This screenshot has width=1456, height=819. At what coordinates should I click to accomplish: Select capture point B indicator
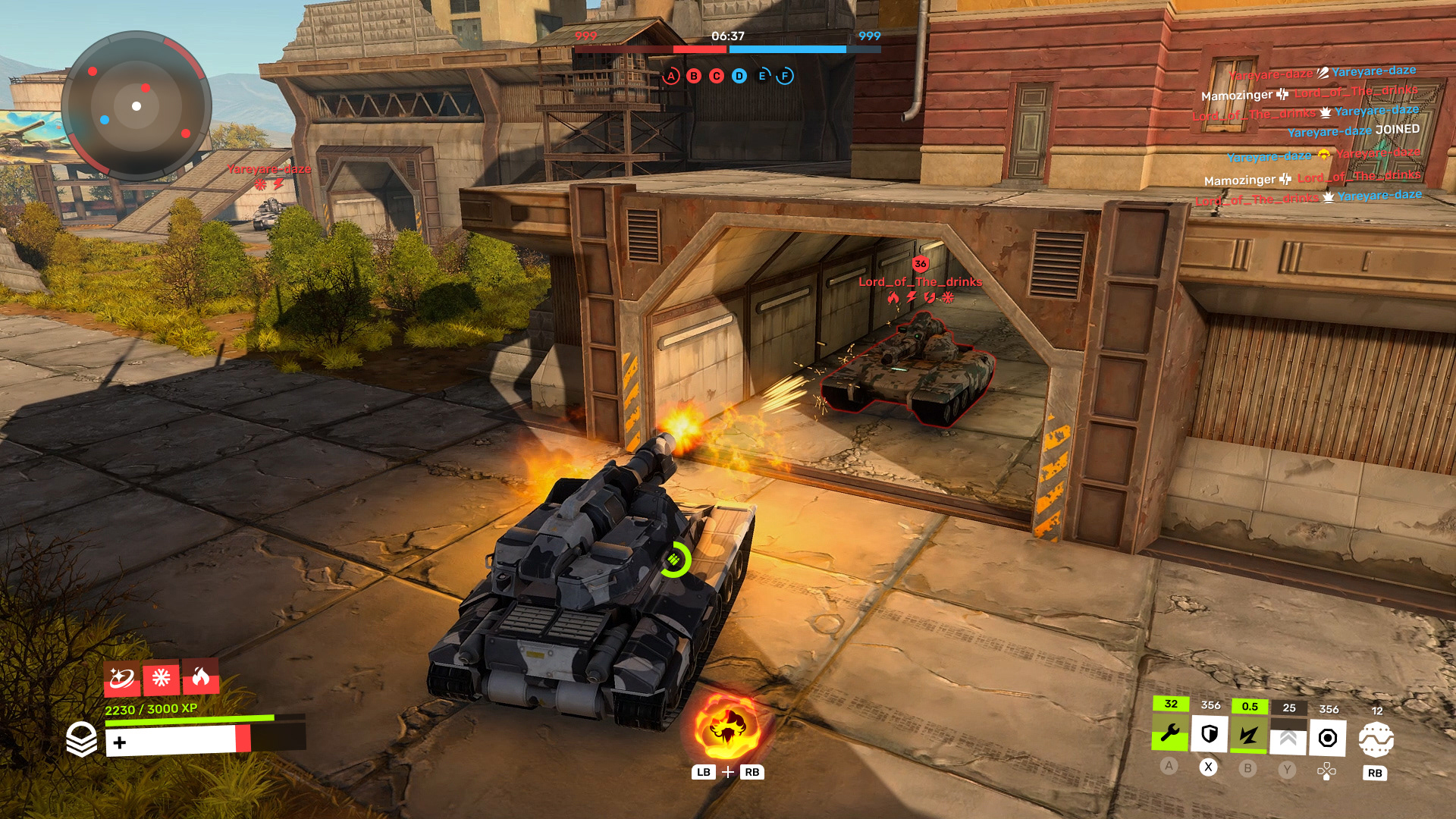click(x=694, y=76)
